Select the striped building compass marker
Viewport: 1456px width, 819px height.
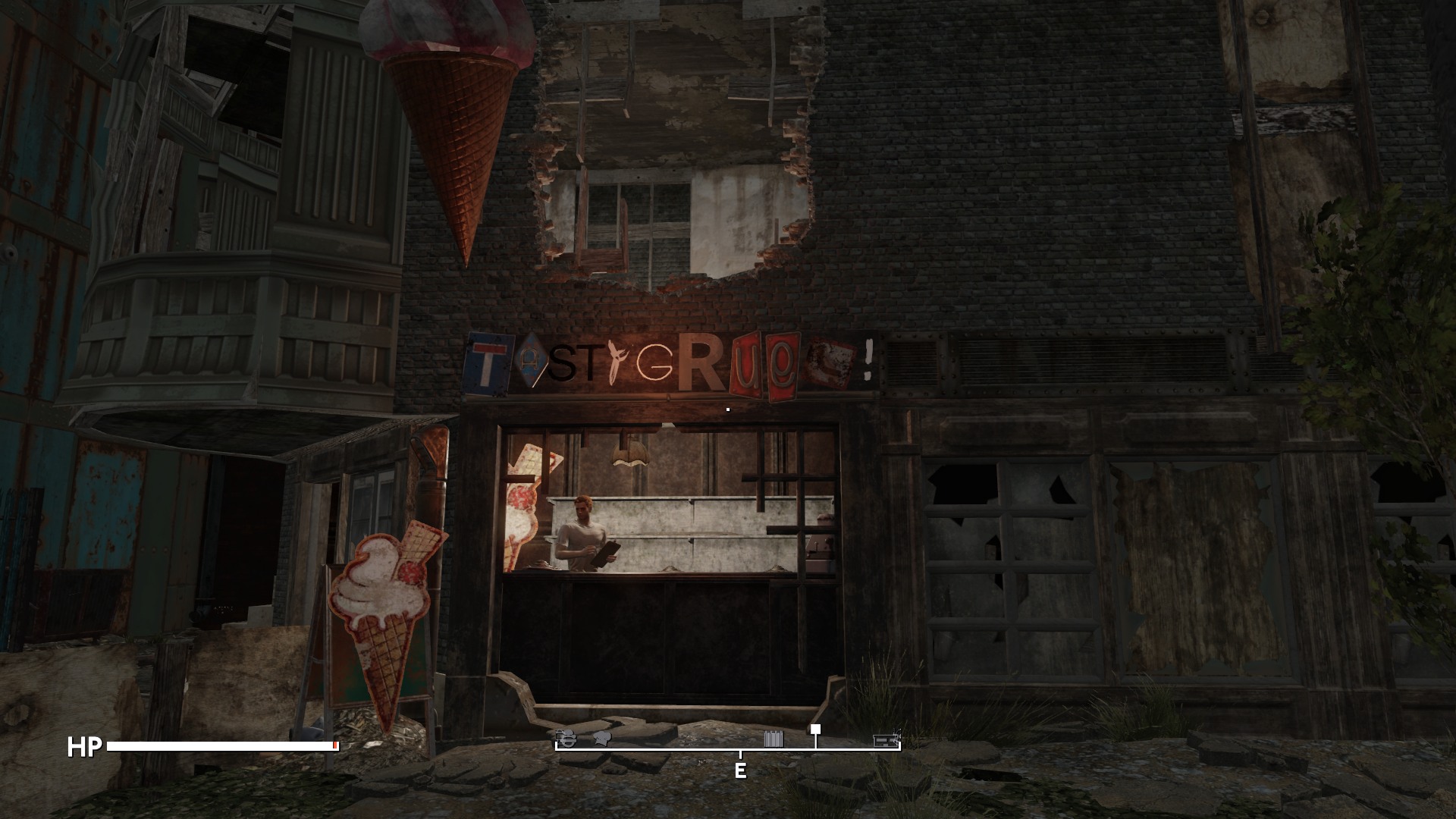[773, 739]
